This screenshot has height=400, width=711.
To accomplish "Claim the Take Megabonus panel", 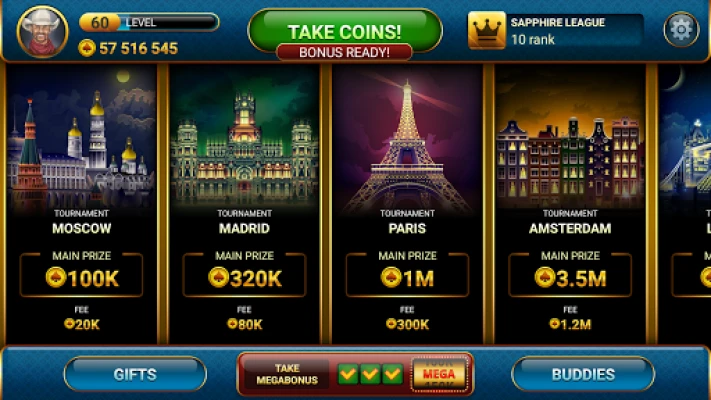I will 355,374.
